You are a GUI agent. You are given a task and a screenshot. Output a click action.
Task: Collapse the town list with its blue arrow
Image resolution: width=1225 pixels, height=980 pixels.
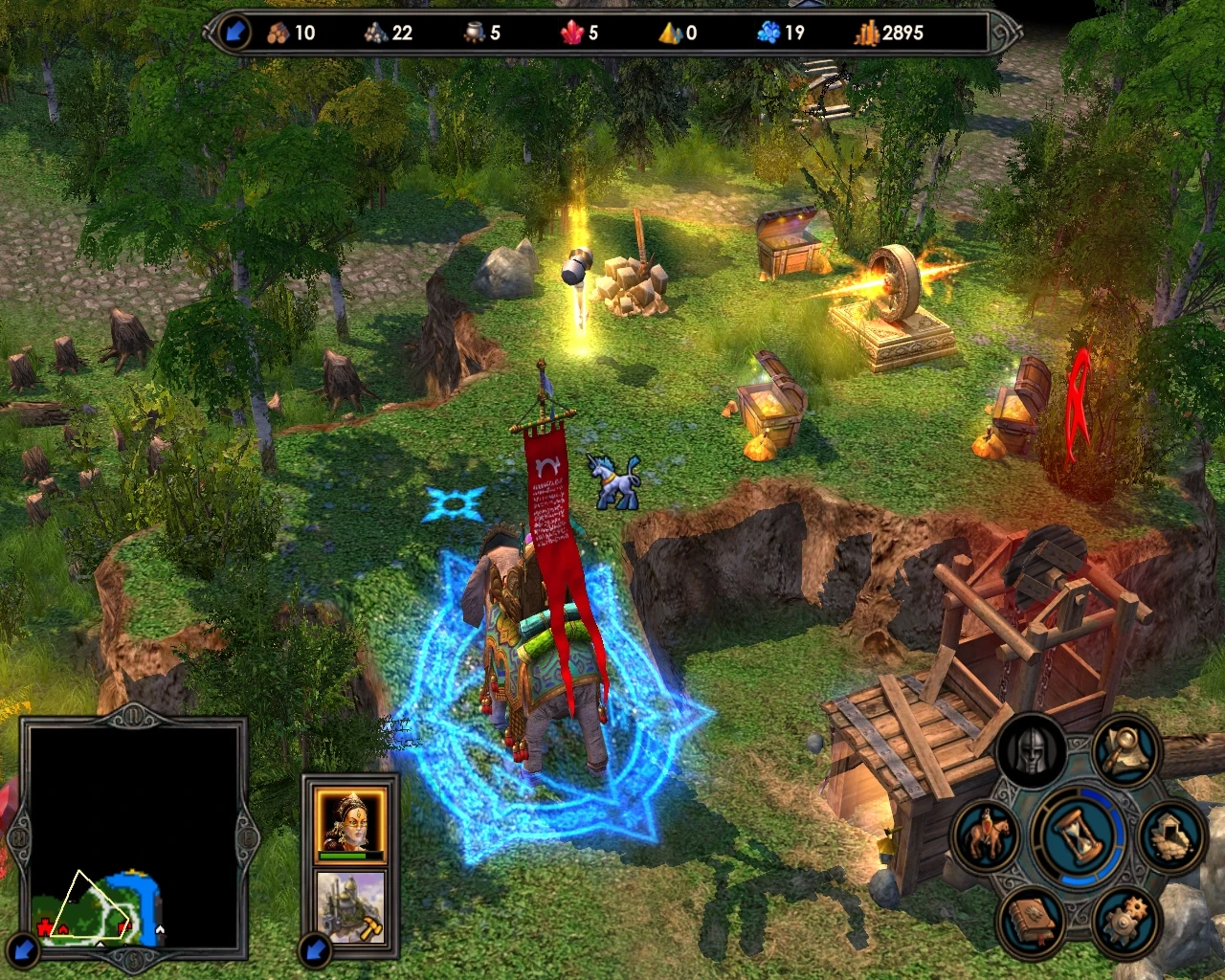click(x=316, y=952)
